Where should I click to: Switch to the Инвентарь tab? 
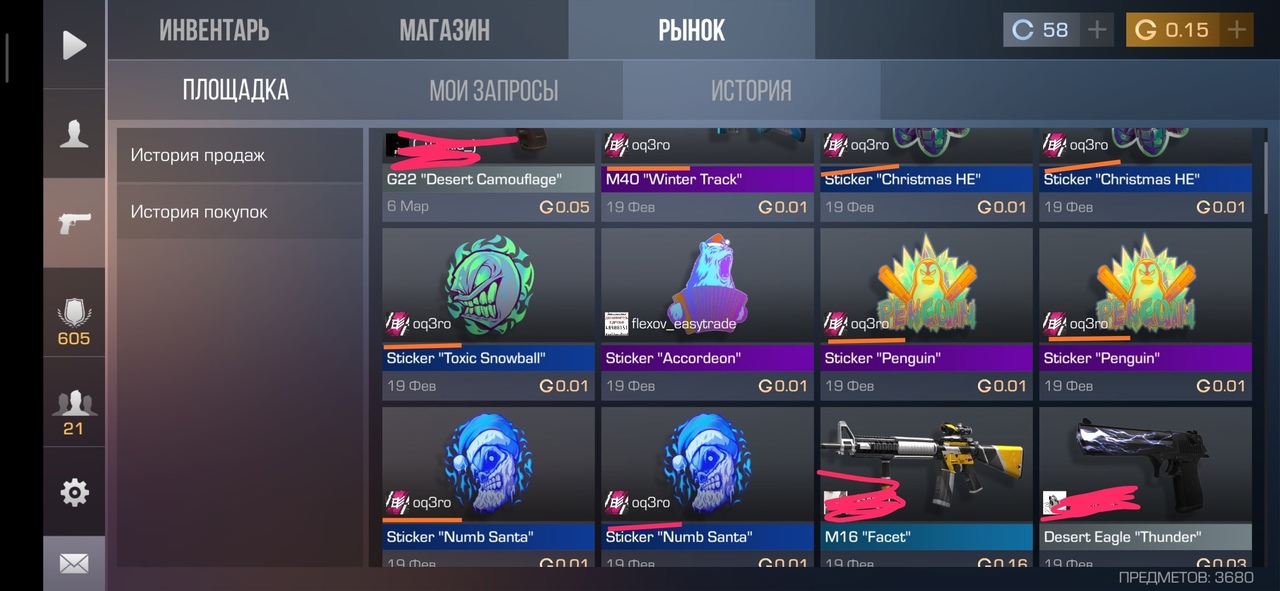(x=214, y=31)
